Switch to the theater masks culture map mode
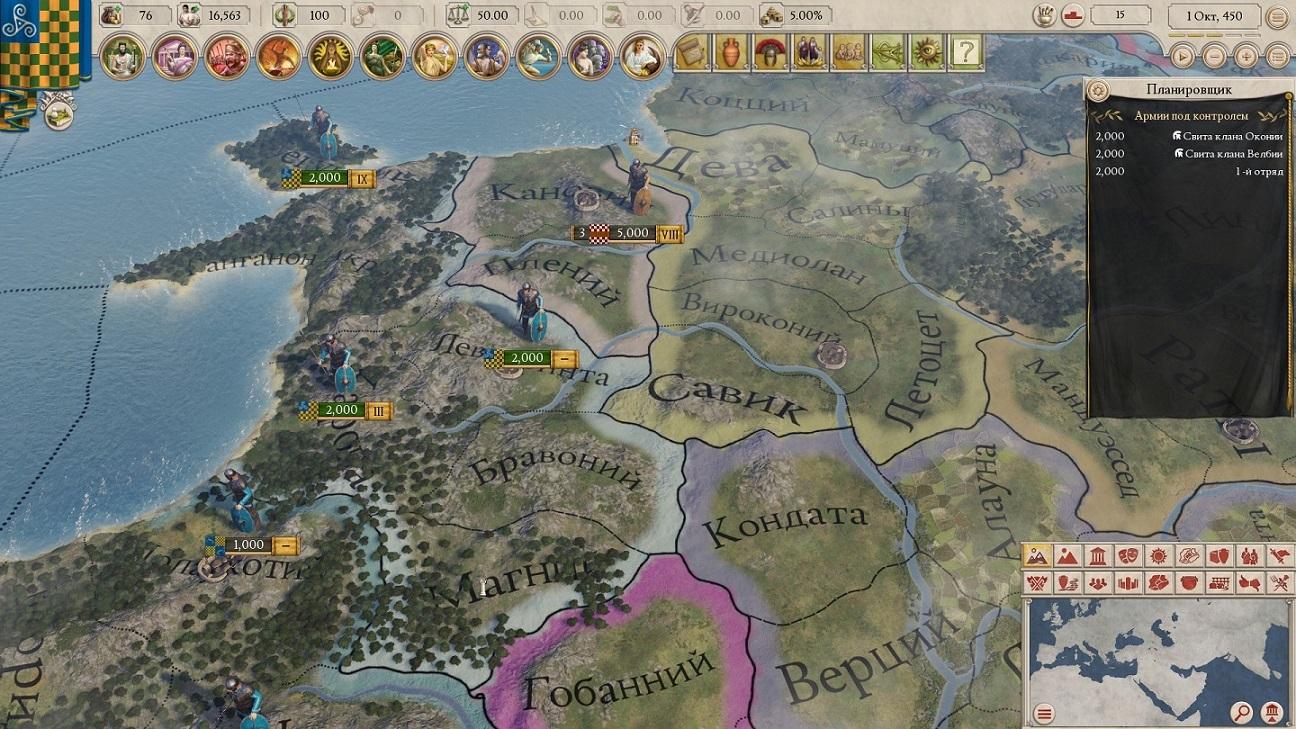This screenshot has height=729, width=1296. 1129,556
